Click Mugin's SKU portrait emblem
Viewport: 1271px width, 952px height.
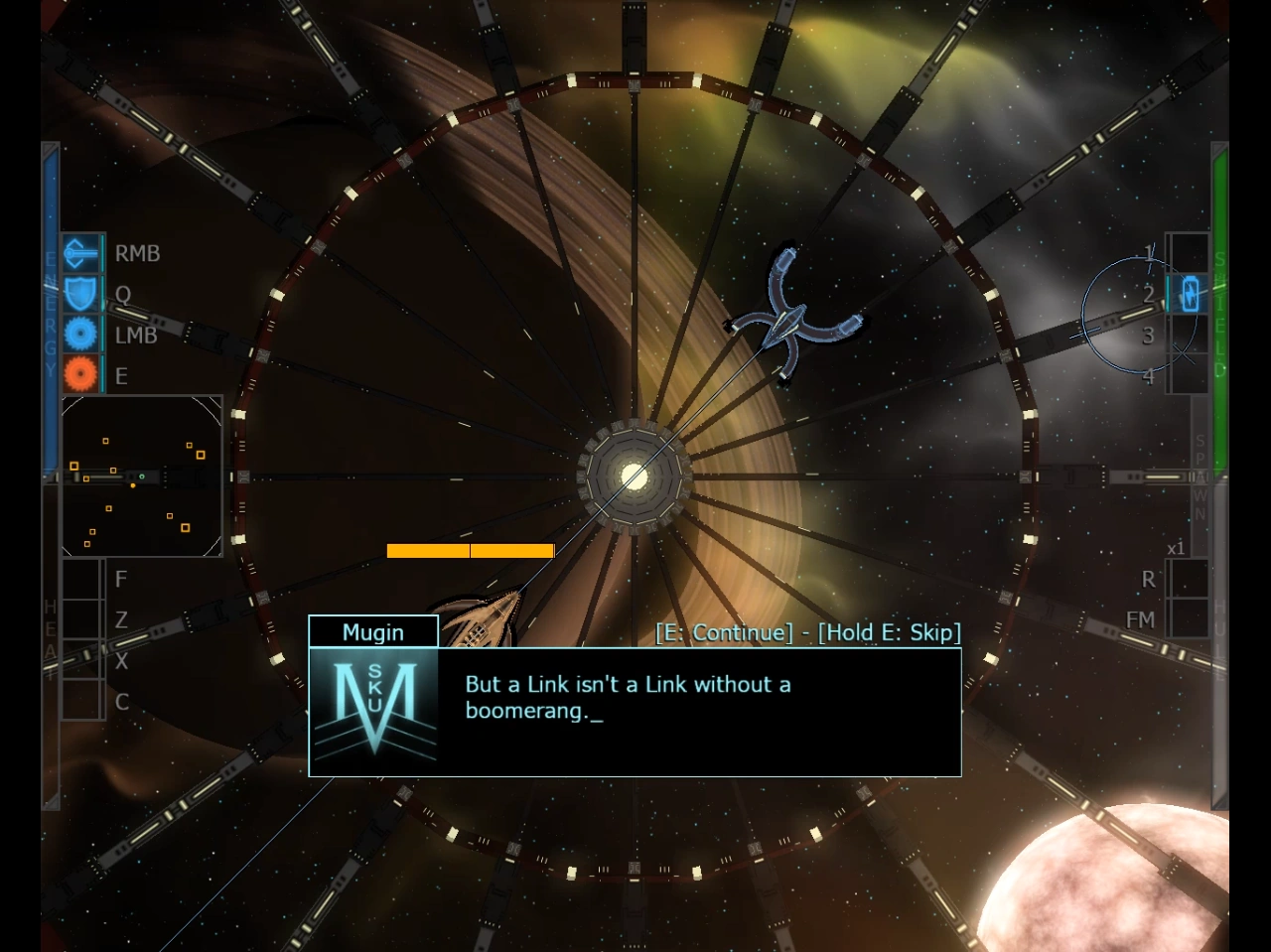point(374,711)
